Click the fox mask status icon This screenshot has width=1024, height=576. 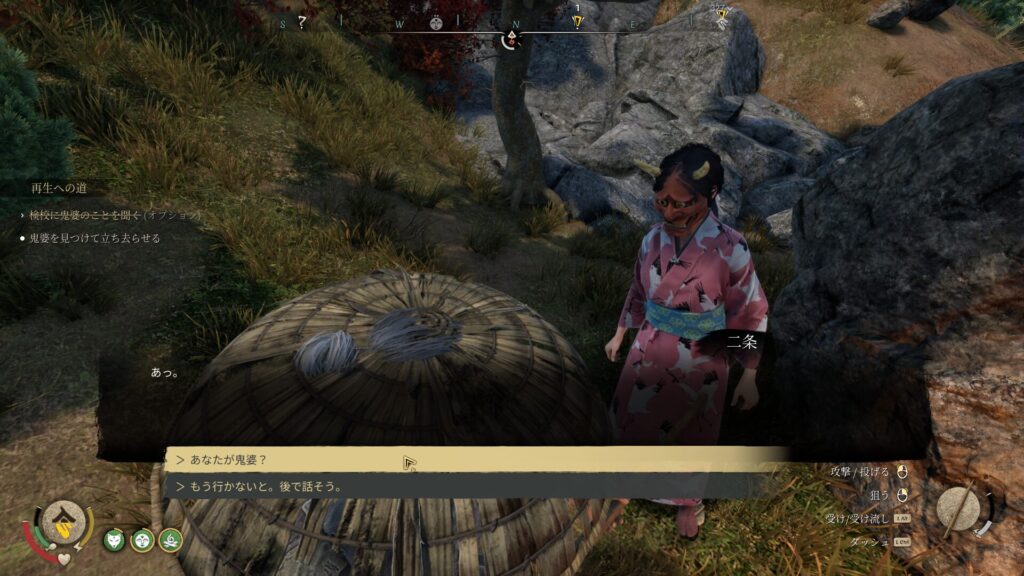tap(115, 540)
